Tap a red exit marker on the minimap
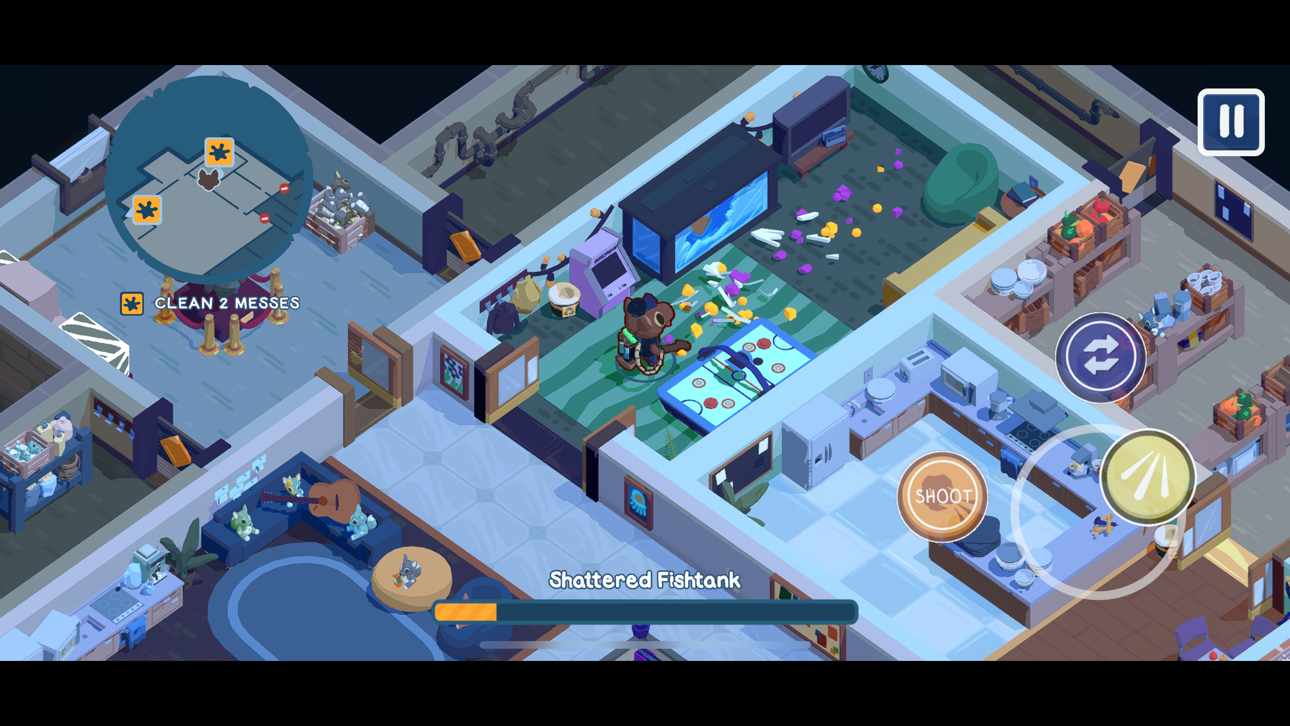This screenshot has height=726, width=1290. click(x=285, y=188)
